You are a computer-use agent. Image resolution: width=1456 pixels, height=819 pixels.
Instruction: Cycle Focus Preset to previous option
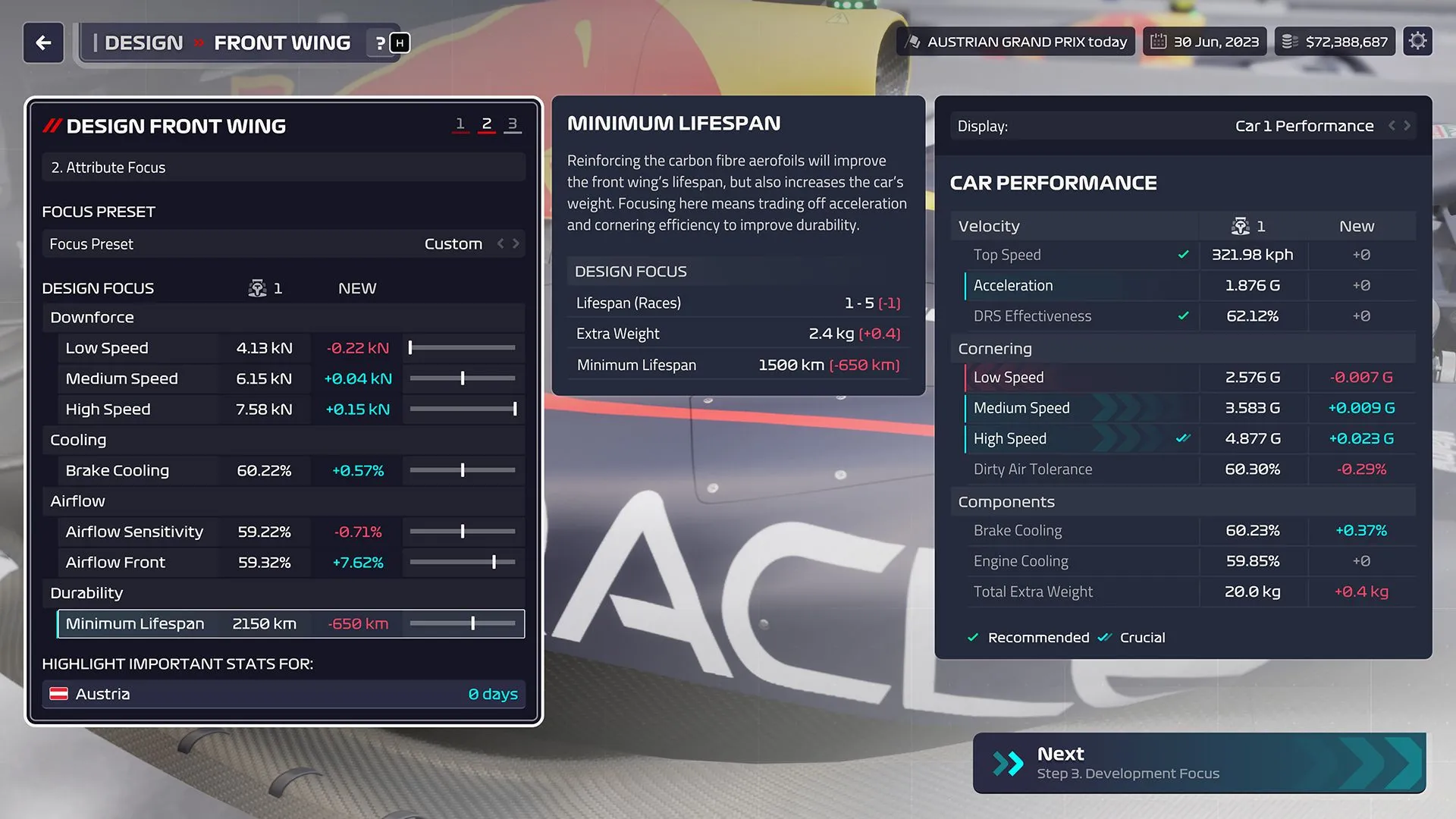pos(500,243)
